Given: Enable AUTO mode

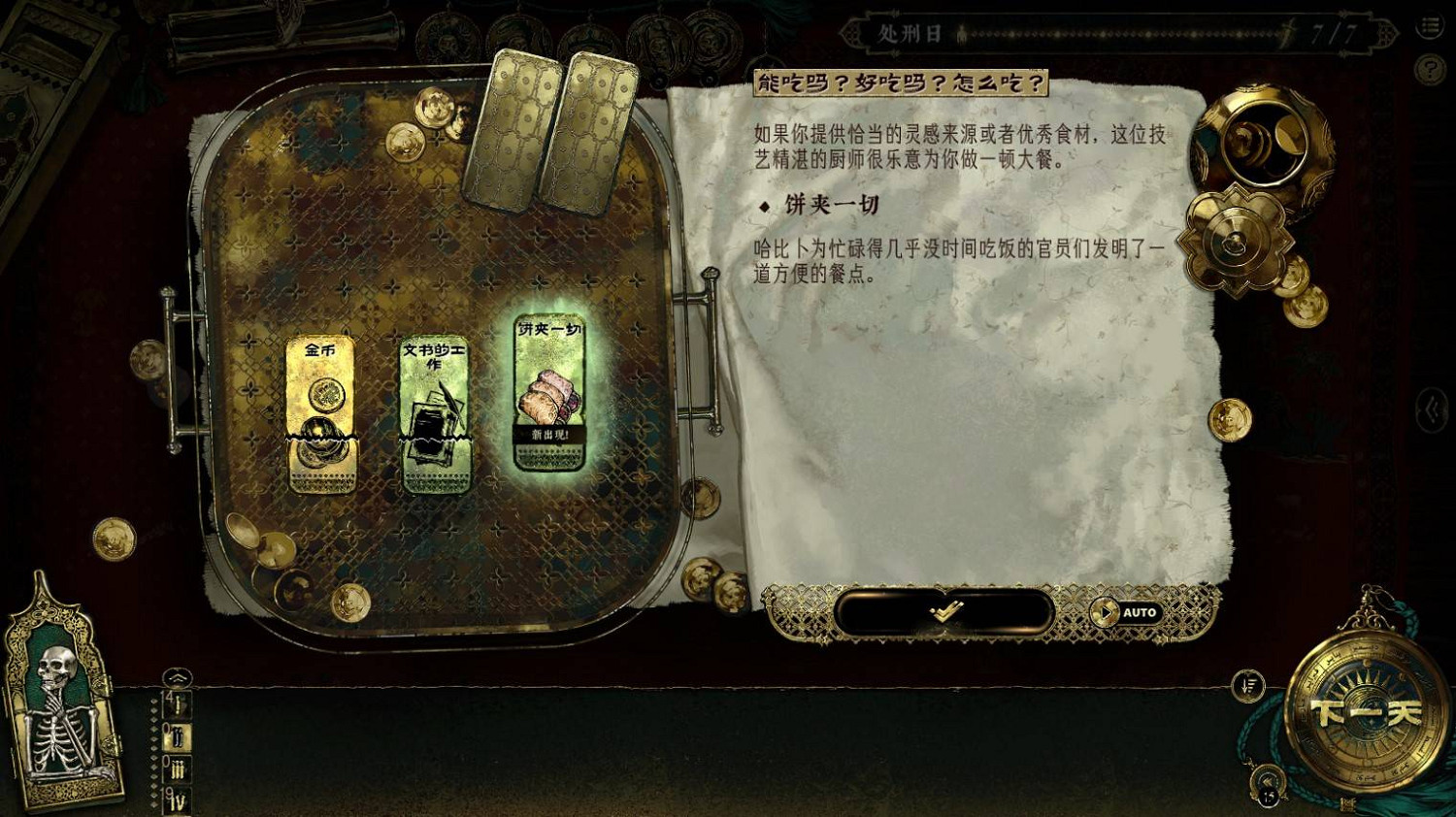Looking at the screenshot, I should pyautogui.click(x=1131, y=611).
